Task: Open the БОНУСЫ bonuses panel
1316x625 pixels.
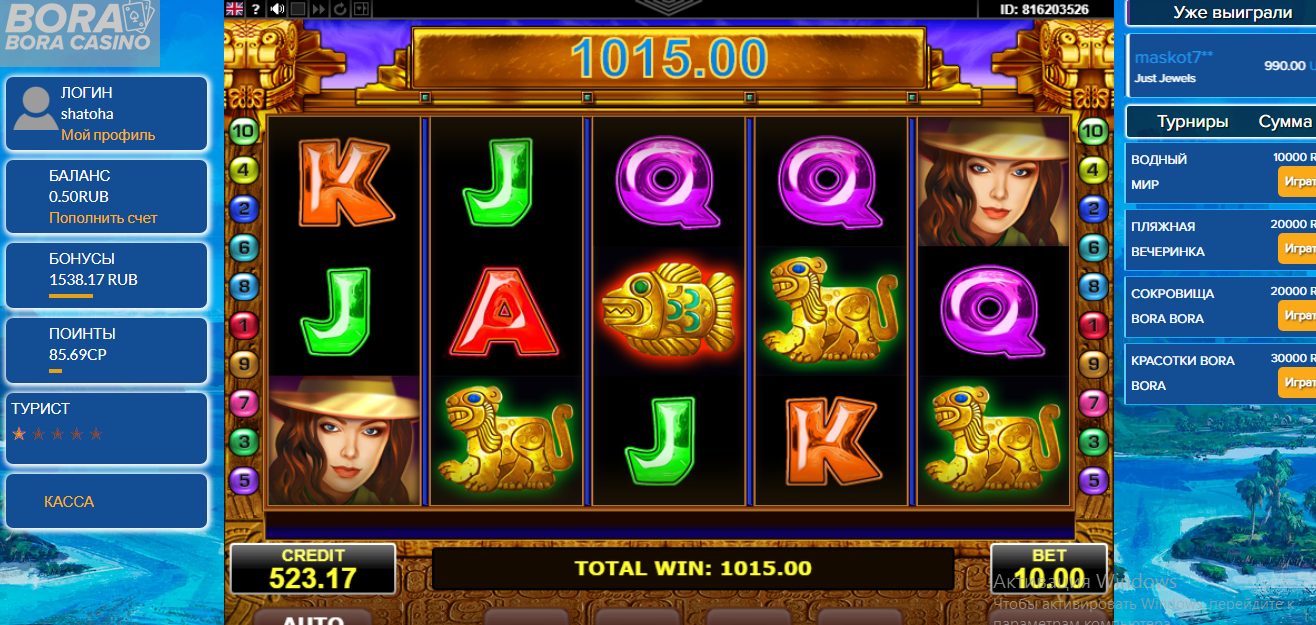Action: [x=106, y=269]
